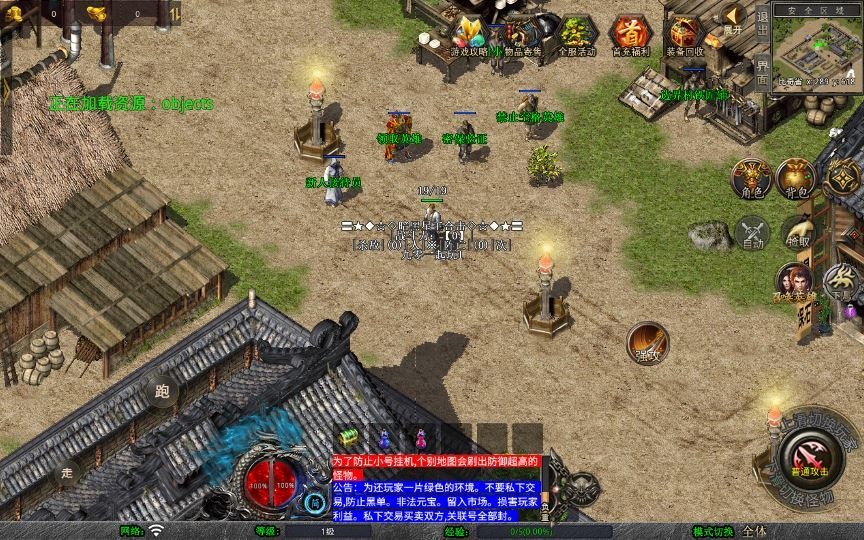Open the 全服活动 server events icon

(x=576, y=35)
